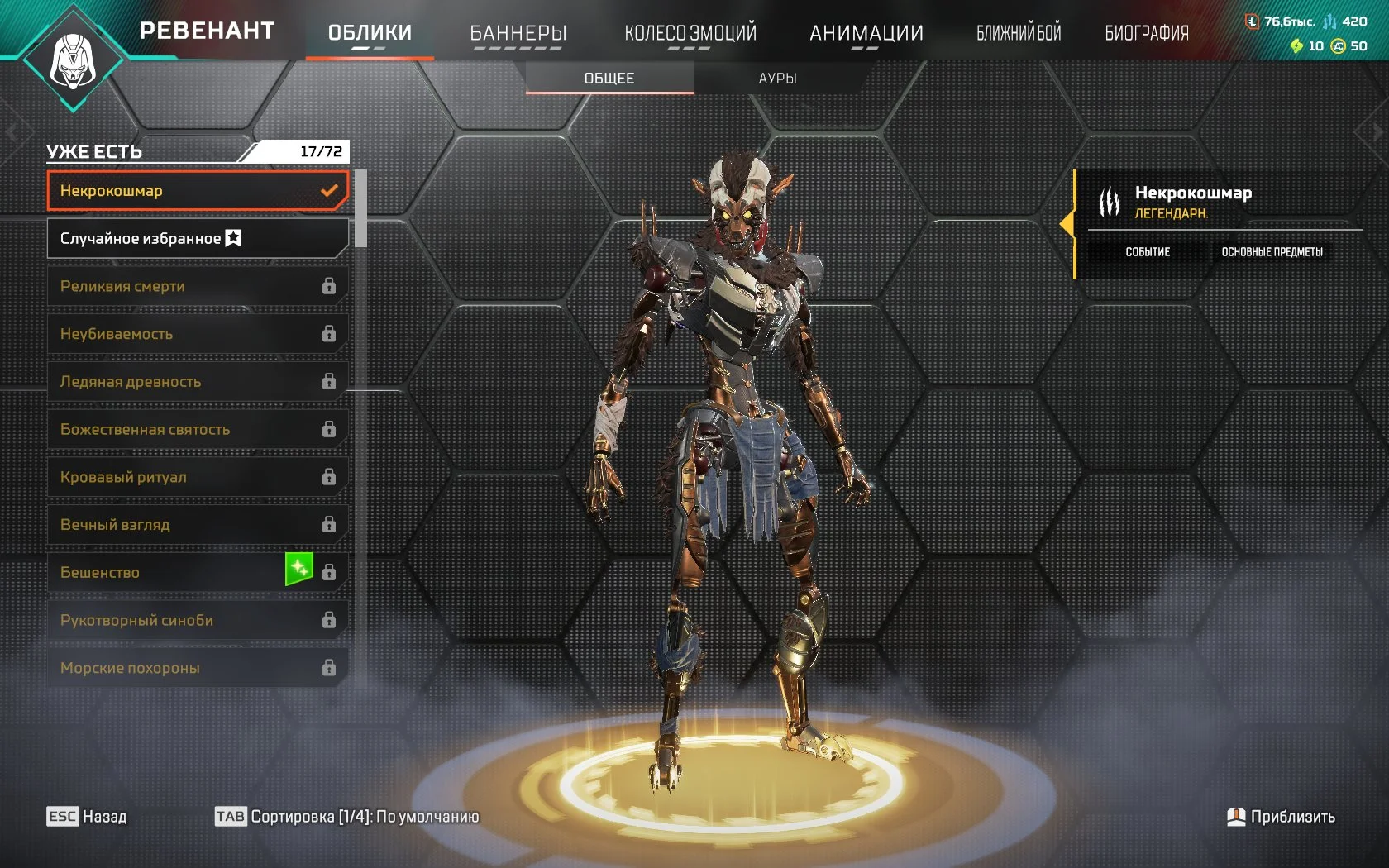Select the Ледяная древность skin row

coord(197,382)
